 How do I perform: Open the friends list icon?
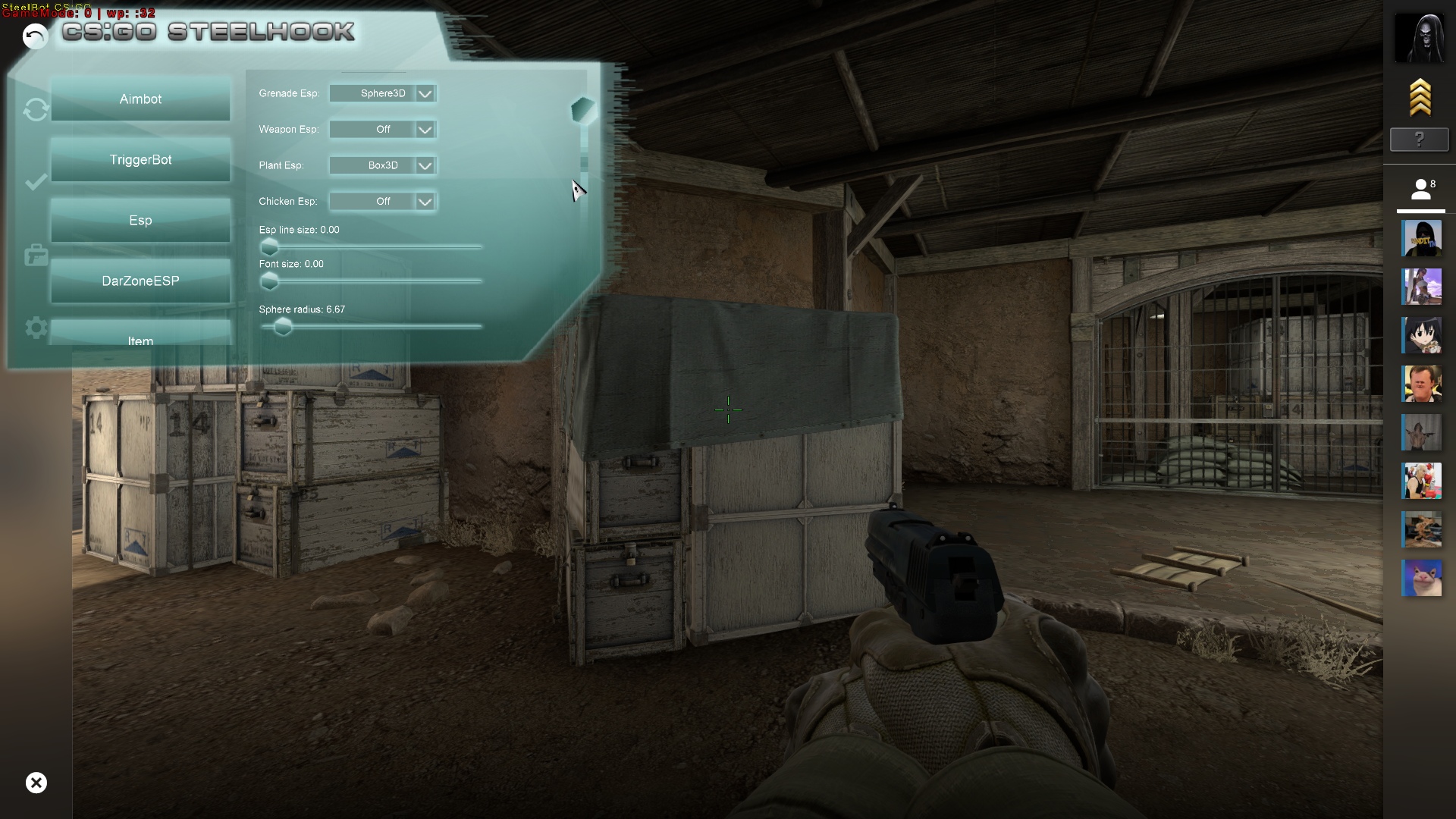tap(1421, 190)
